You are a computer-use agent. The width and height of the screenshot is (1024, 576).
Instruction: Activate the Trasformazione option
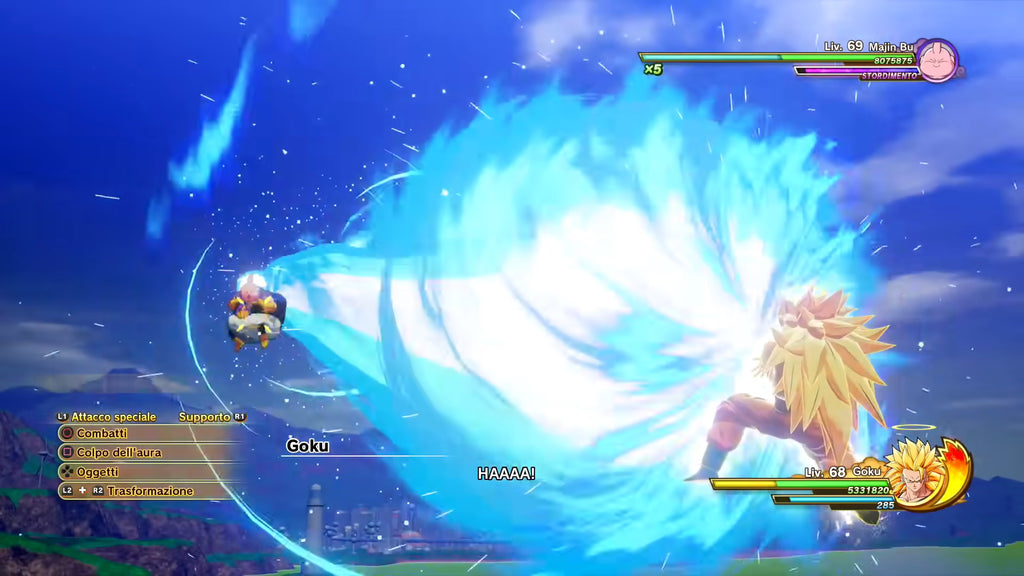(x=150, y=491)
